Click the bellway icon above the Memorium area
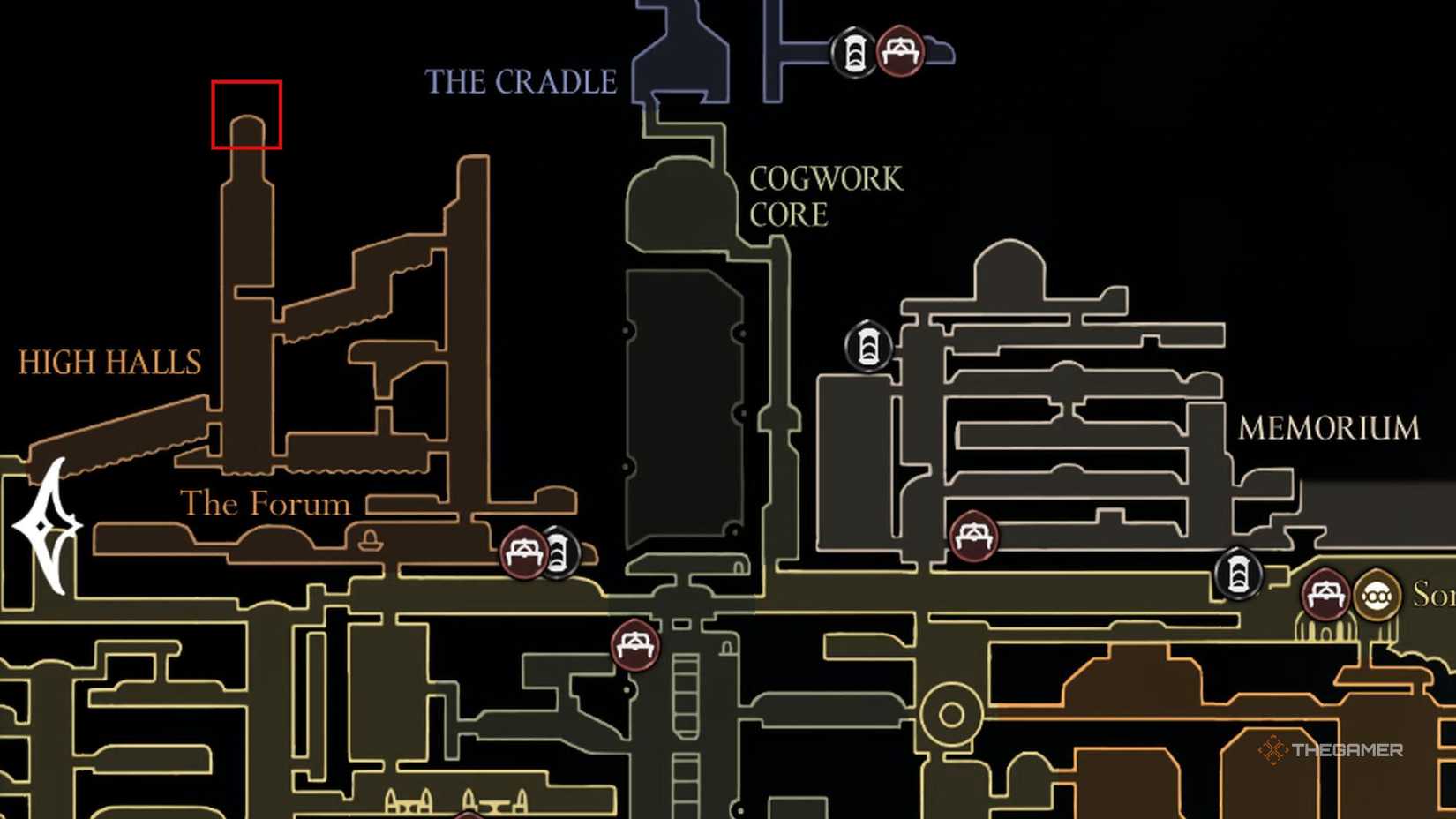Viewport: 1456px width, 819px height. 869,344
